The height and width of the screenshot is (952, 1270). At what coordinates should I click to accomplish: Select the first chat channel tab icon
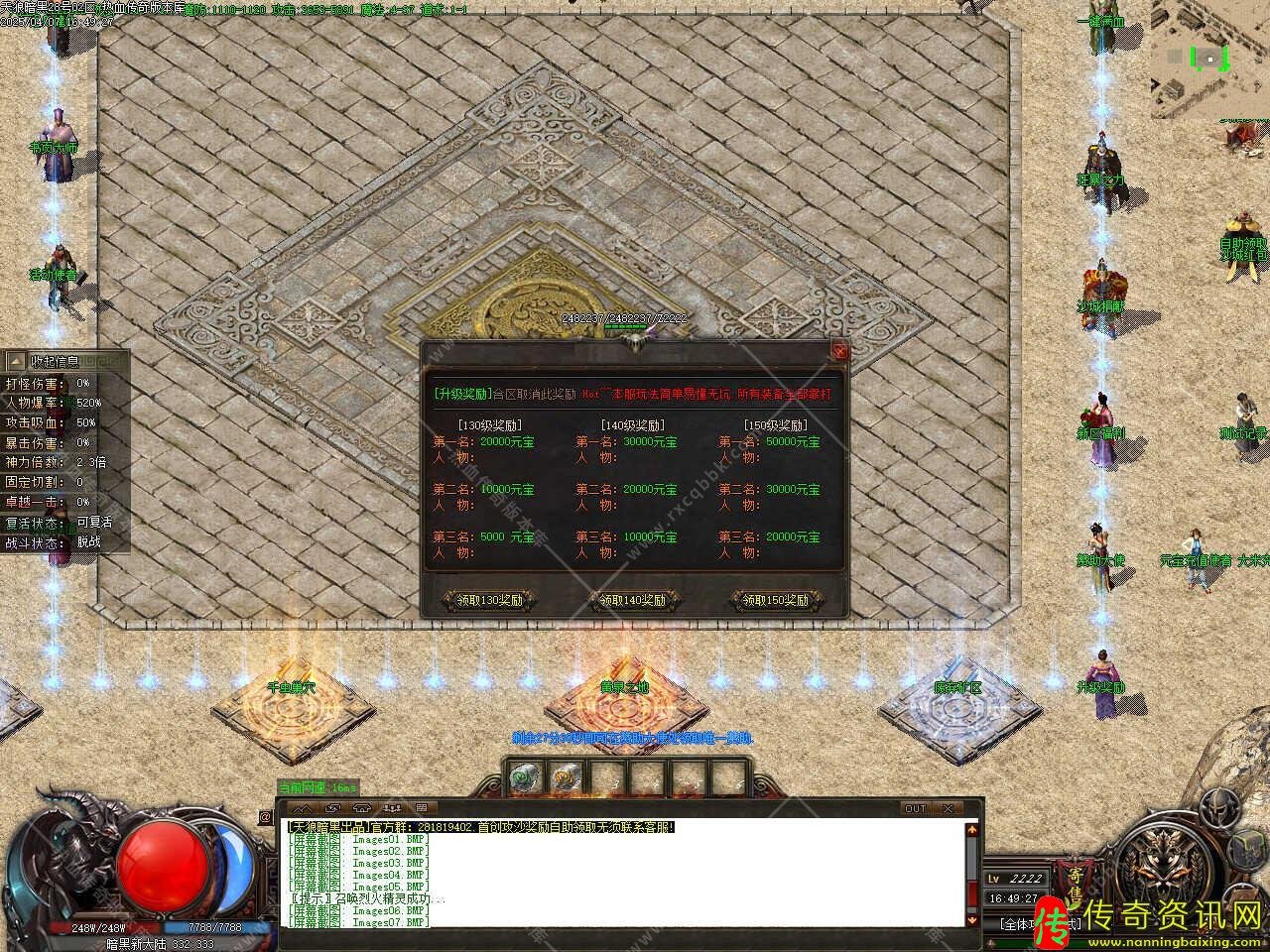click(302, 808)
